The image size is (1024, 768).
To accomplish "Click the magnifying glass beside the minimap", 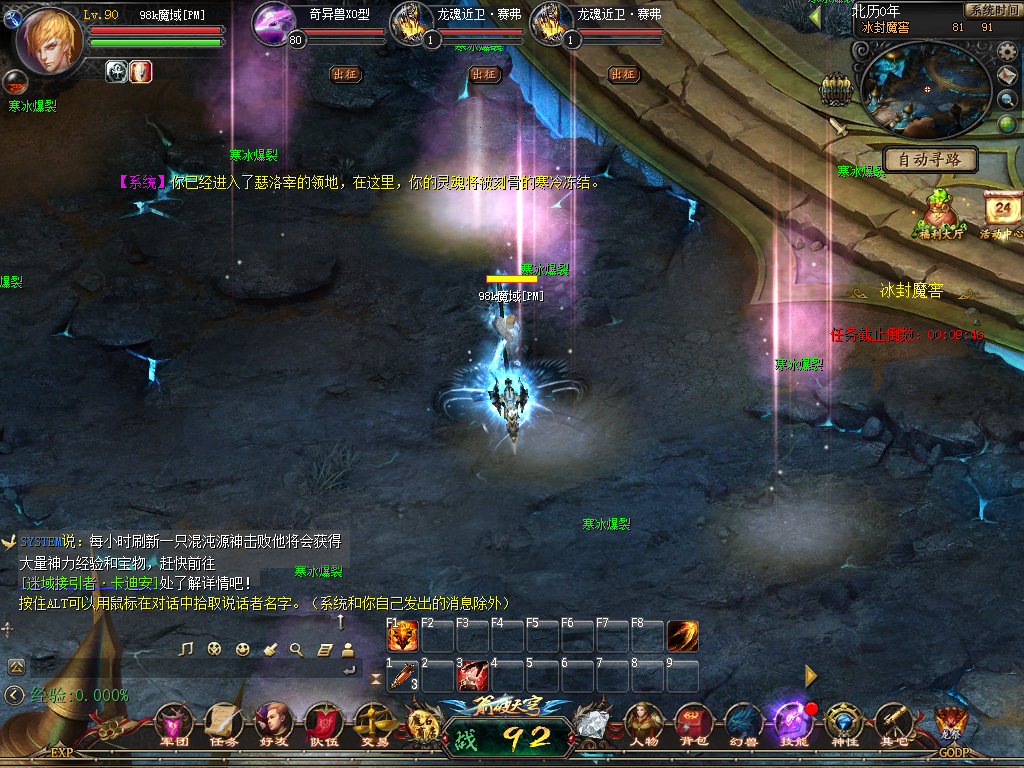I will click(x=1008, y=99).
